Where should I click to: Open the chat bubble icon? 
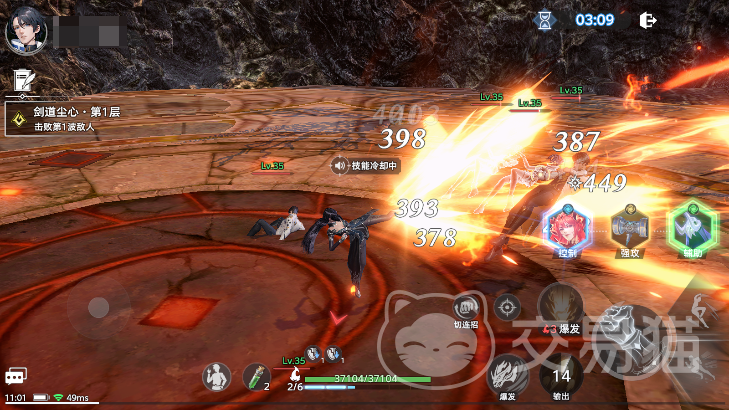(x=15, y=376)
